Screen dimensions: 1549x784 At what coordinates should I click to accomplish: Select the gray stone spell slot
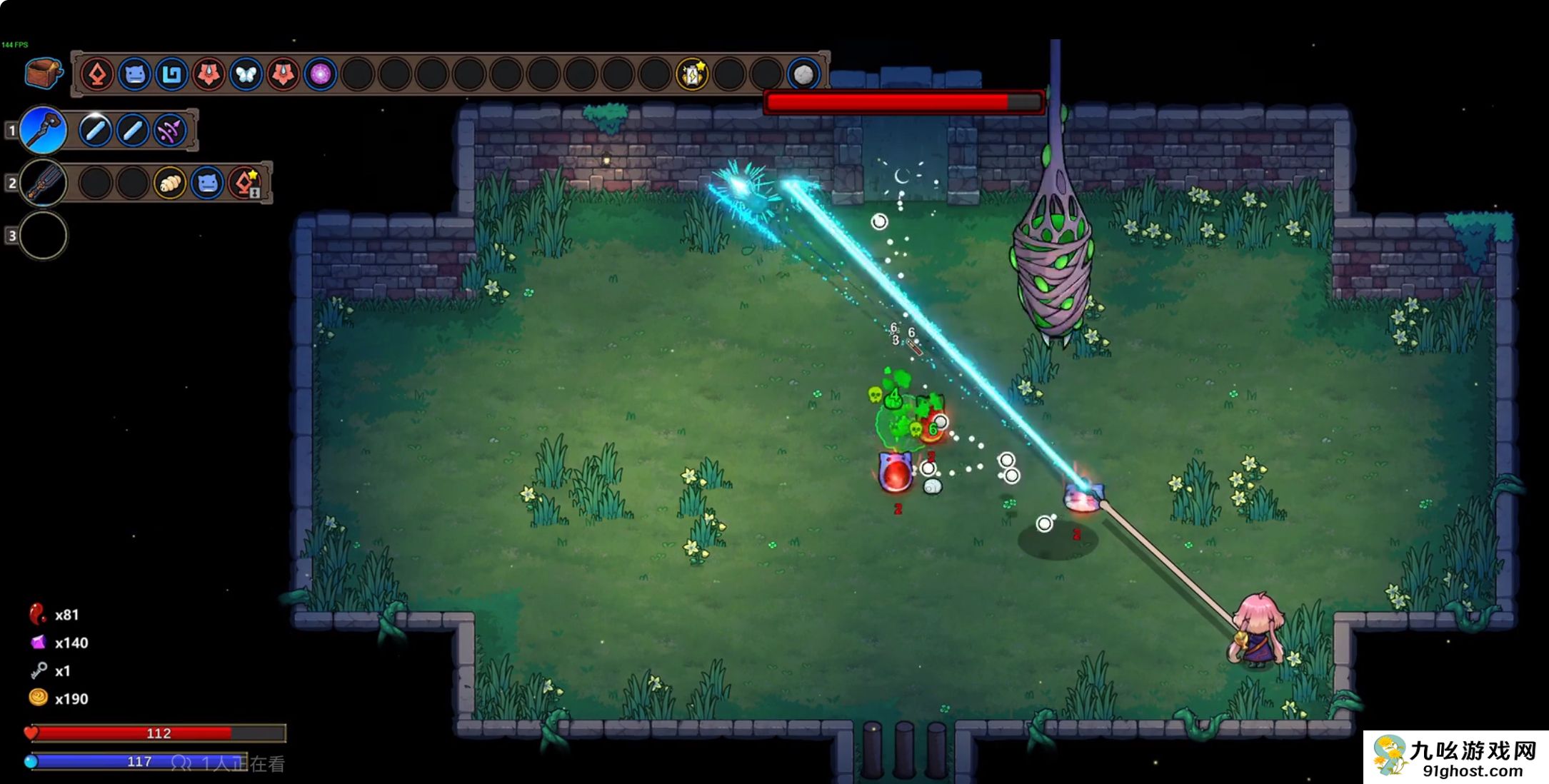[x=803, y=74]
